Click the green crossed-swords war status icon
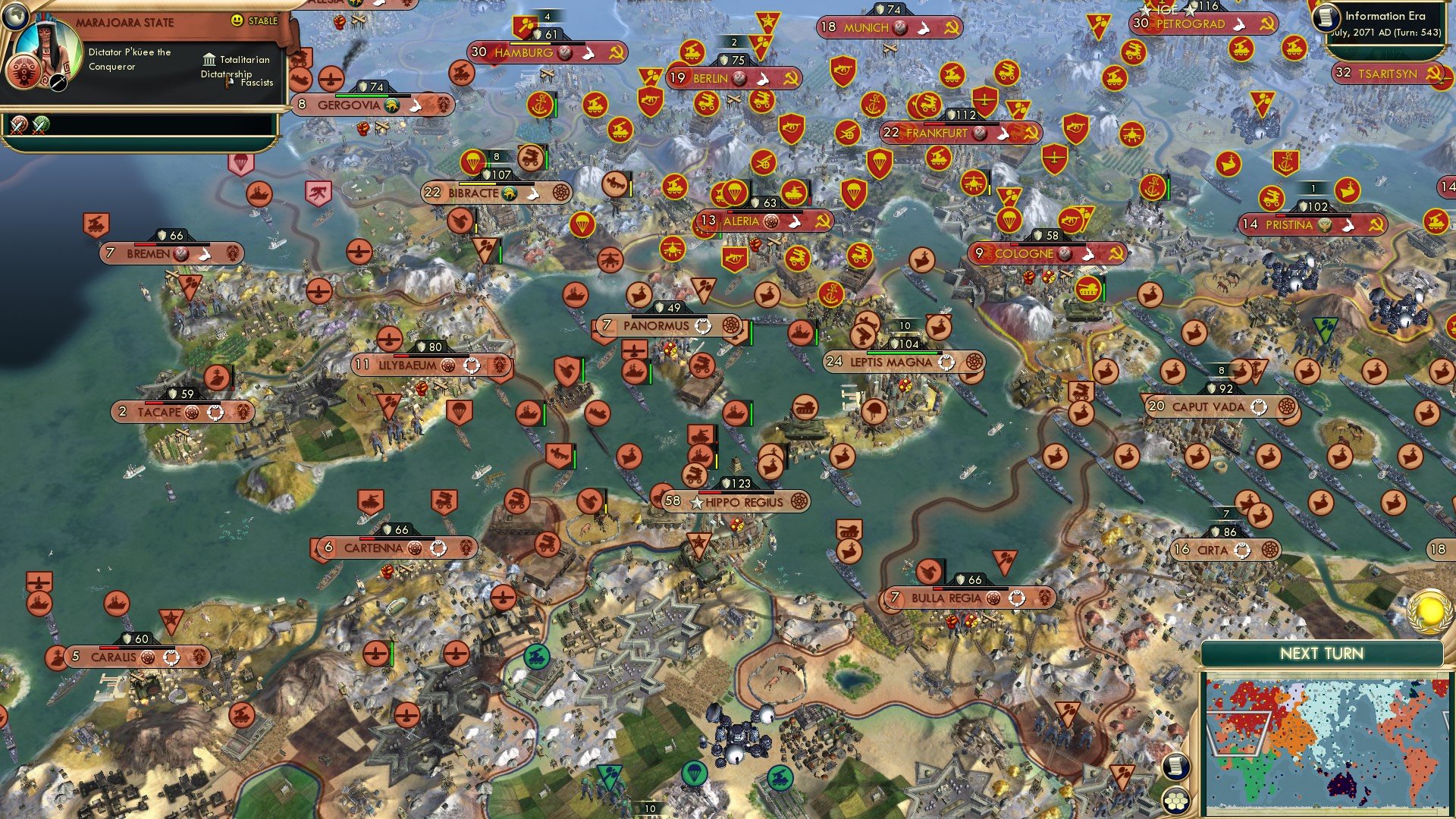The height and width of the screenshot is (819, 1456). click(40, 125)
